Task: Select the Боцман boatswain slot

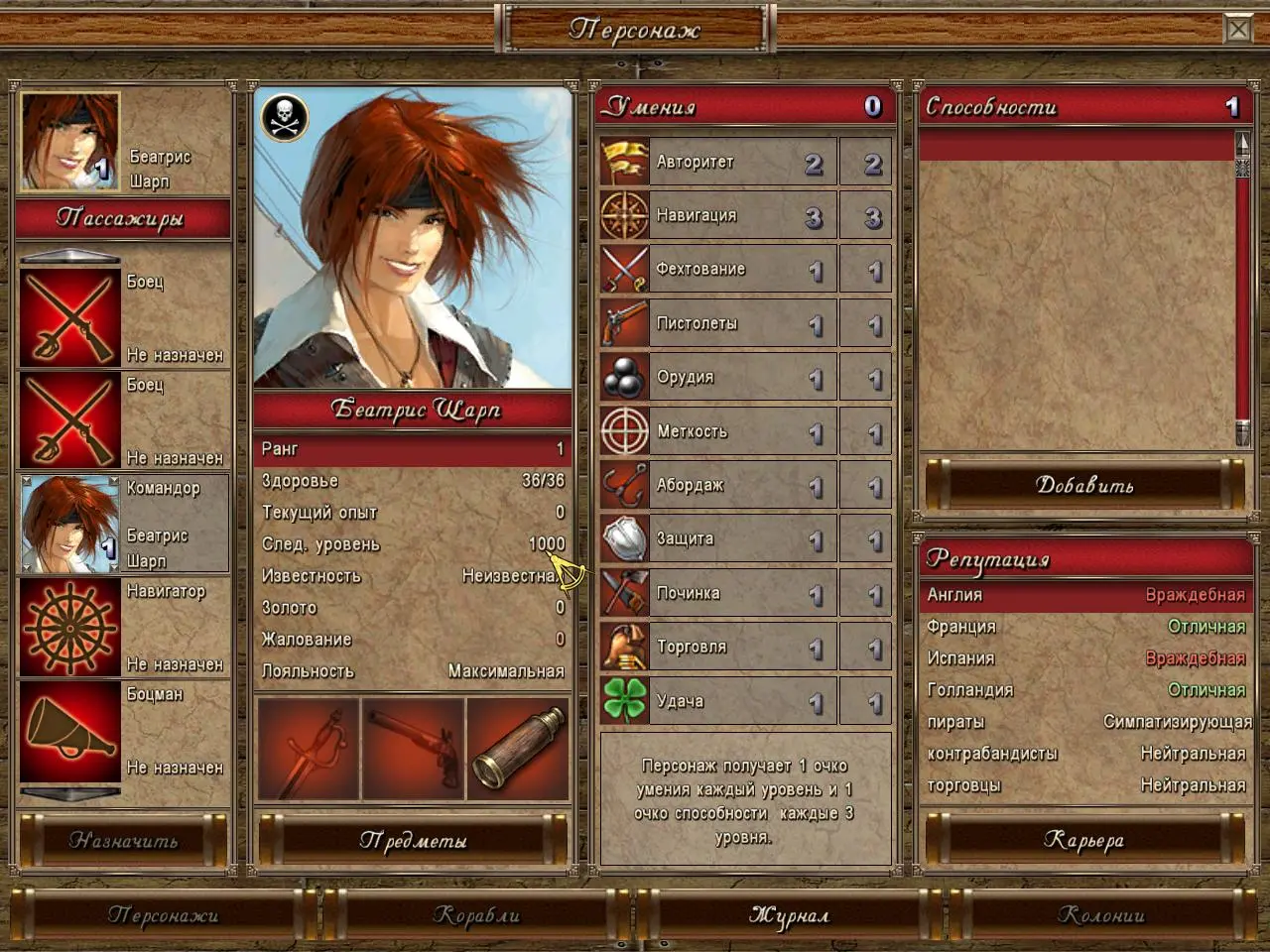Action: (x=124, y=731)
